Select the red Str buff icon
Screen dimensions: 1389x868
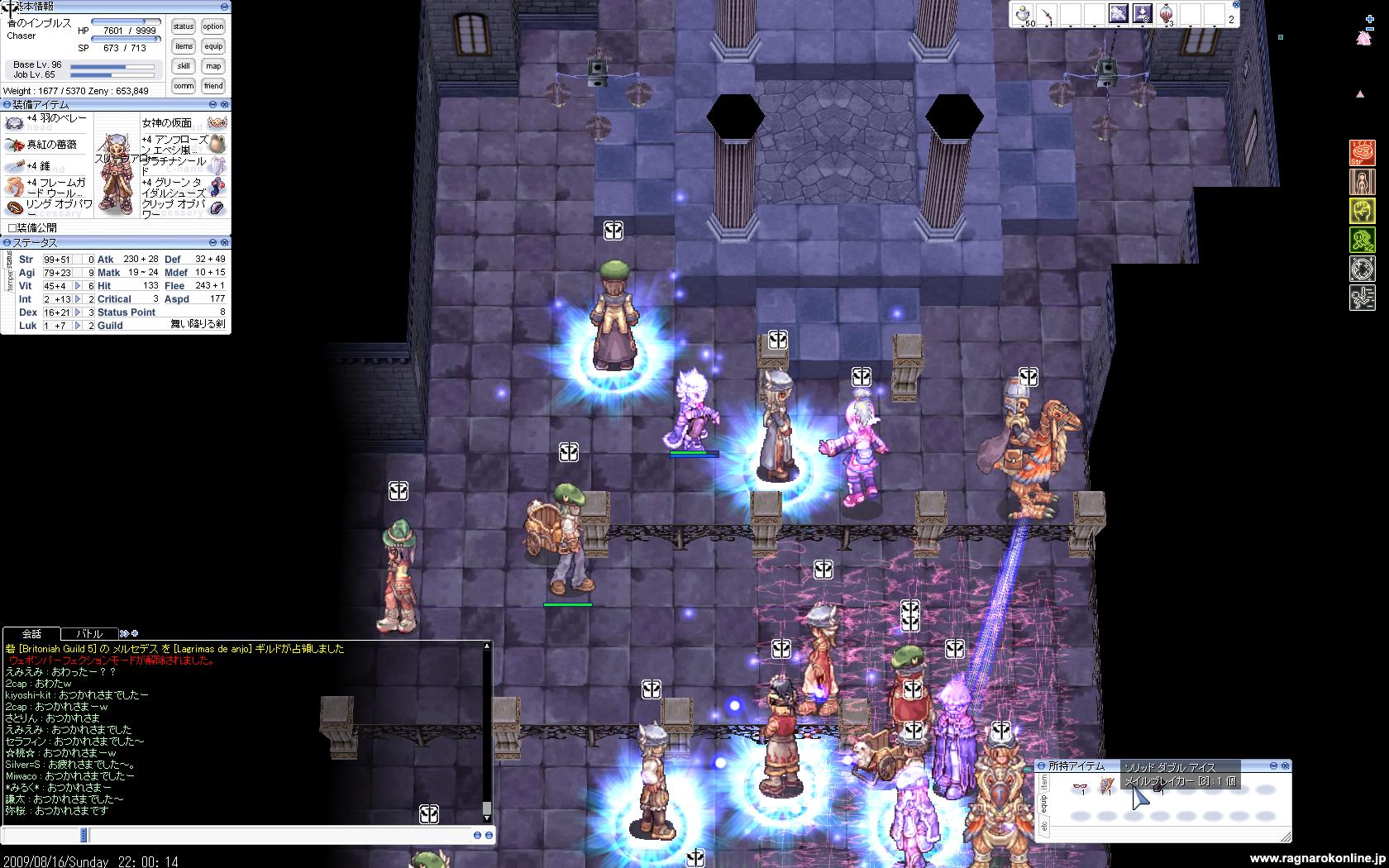click(1362, 153)
